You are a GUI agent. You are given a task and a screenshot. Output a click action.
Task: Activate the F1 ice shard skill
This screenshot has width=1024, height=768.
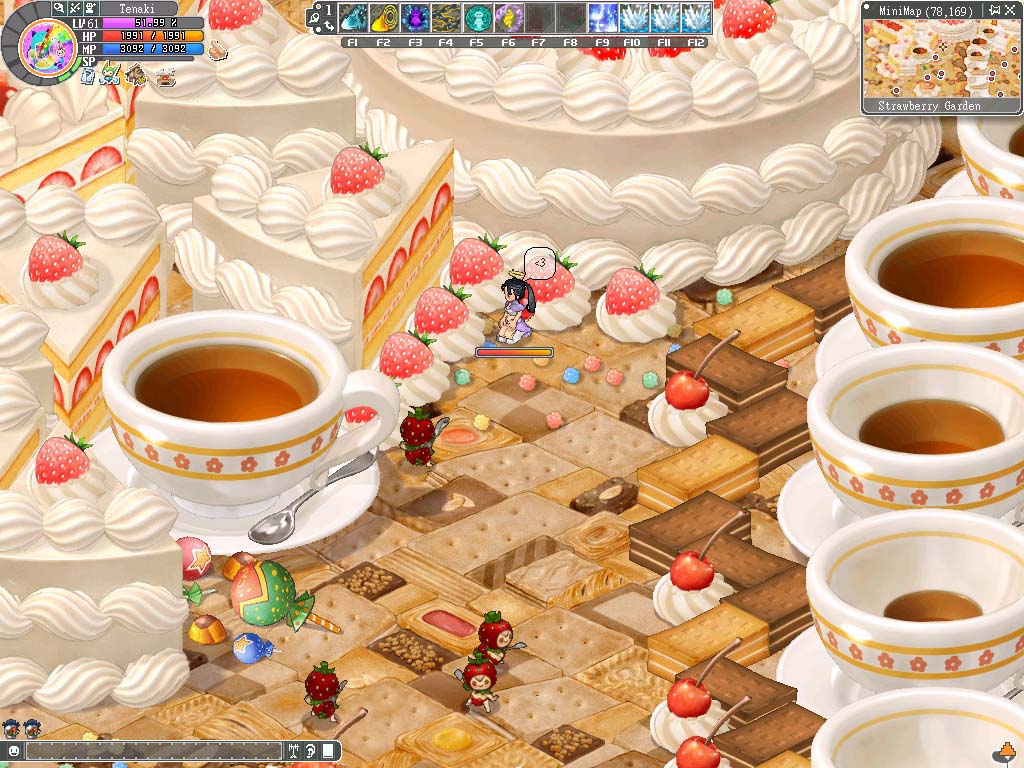pyautogui.click(x=353, y=18)
